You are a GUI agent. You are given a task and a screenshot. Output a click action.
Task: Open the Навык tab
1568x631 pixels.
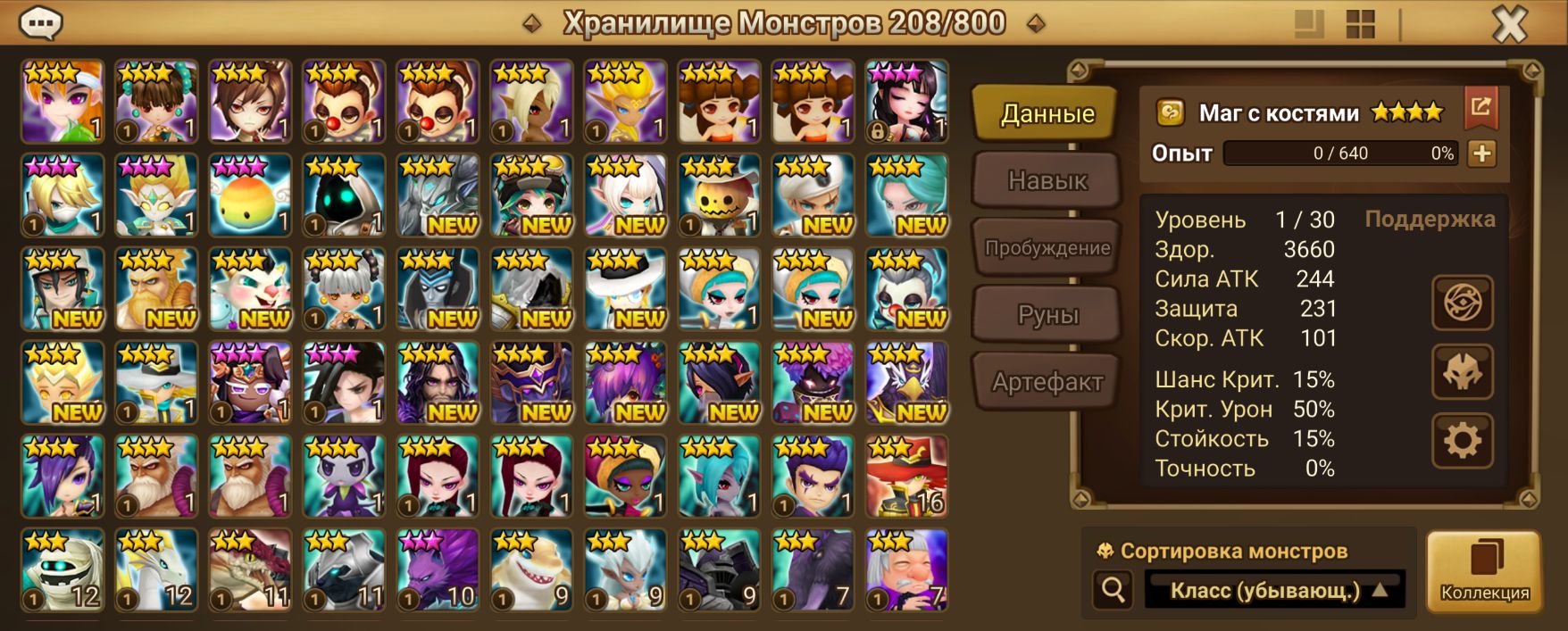point(1047,180)
